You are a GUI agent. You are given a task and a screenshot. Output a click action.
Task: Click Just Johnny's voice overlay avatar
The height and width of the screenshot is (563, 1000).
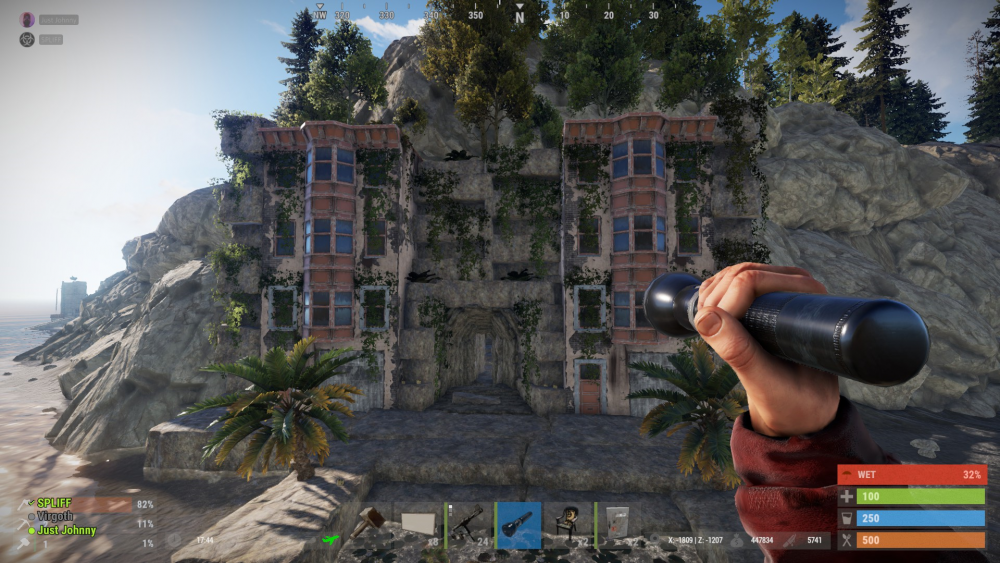[27, 20]
